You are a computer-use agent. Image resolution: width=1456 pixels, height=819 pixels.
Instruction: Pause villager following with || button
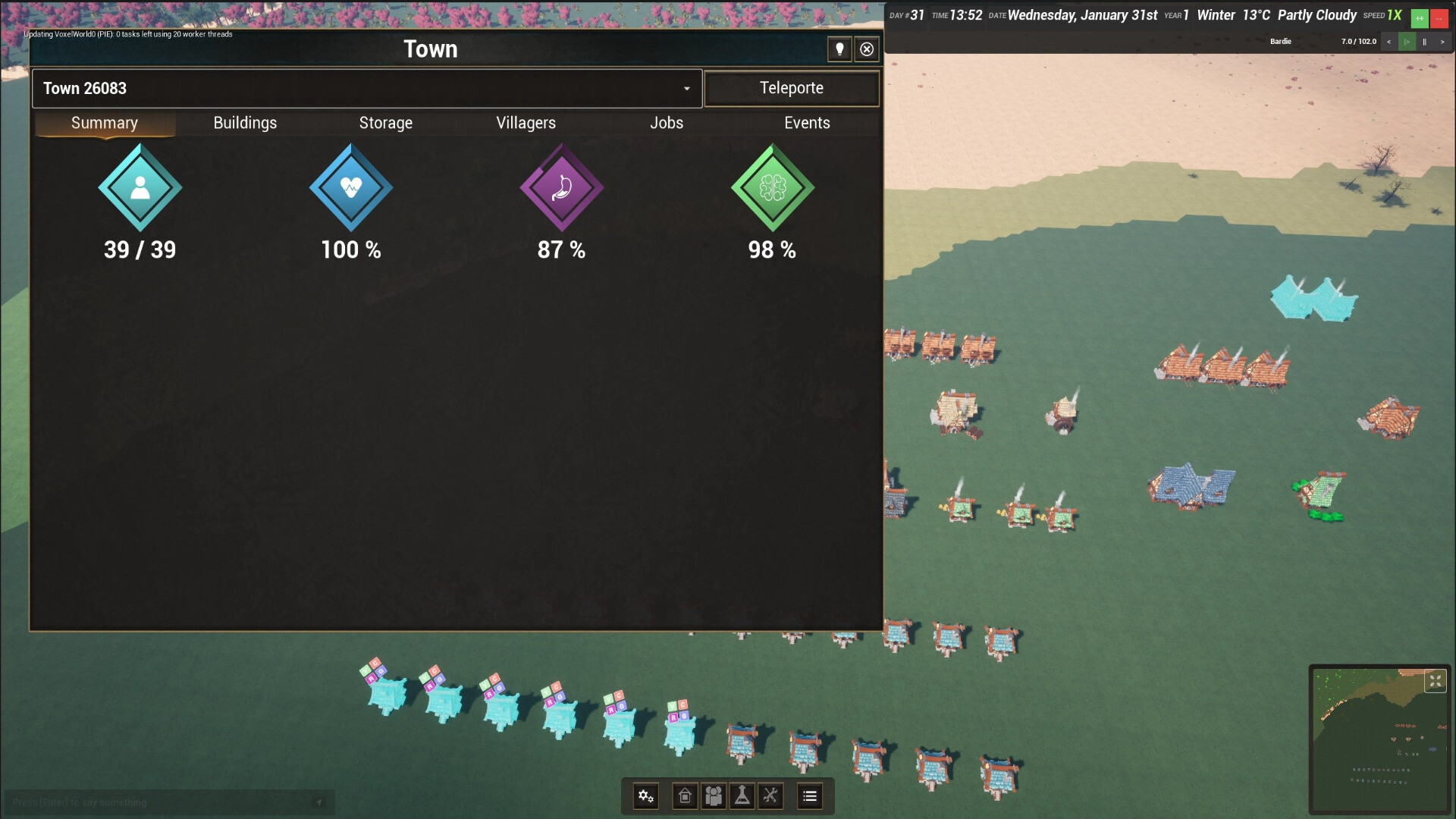coord(1426,42)
